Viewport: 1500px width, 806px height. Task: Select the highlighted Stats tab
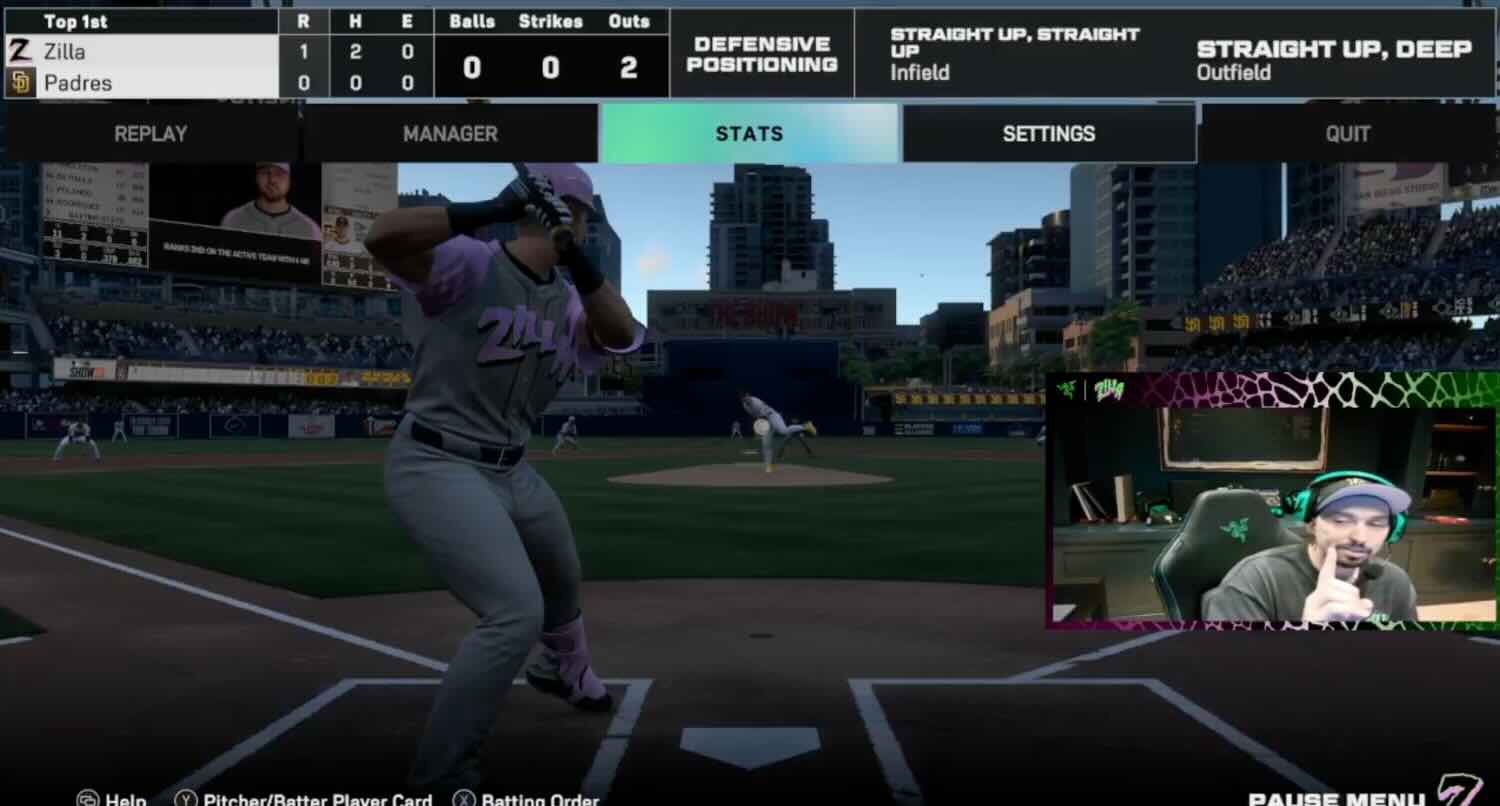(x=748, y=133)
